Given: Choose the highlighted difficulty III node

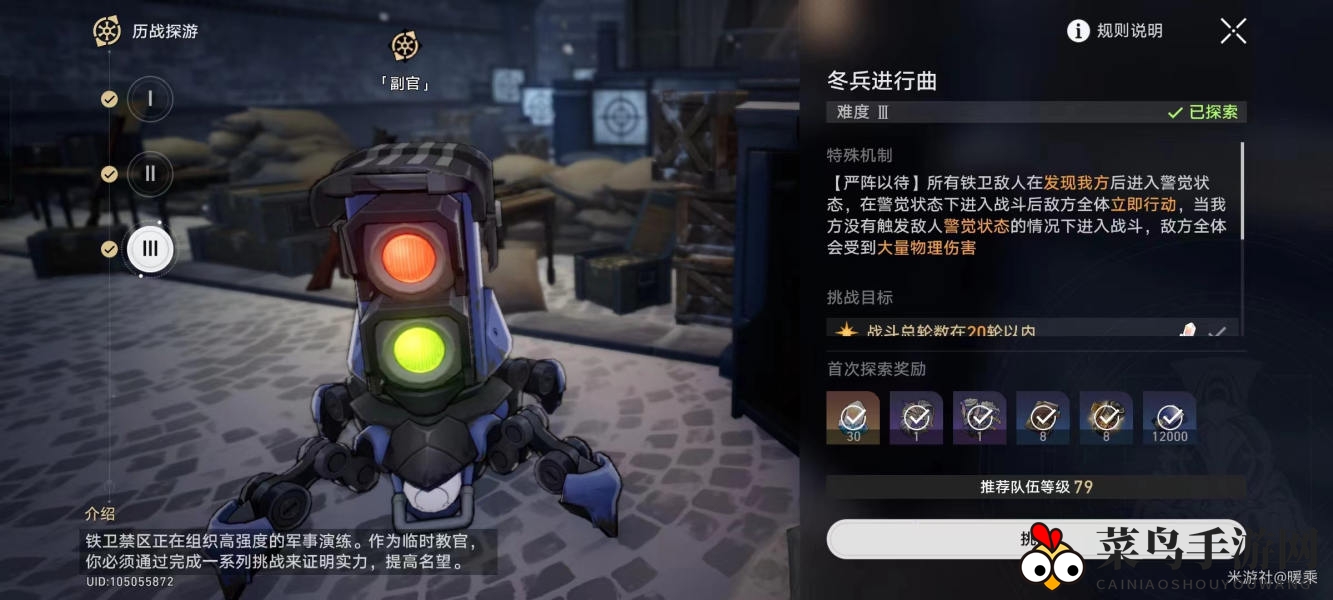Looking at the screenshot, I should point(150,249).
